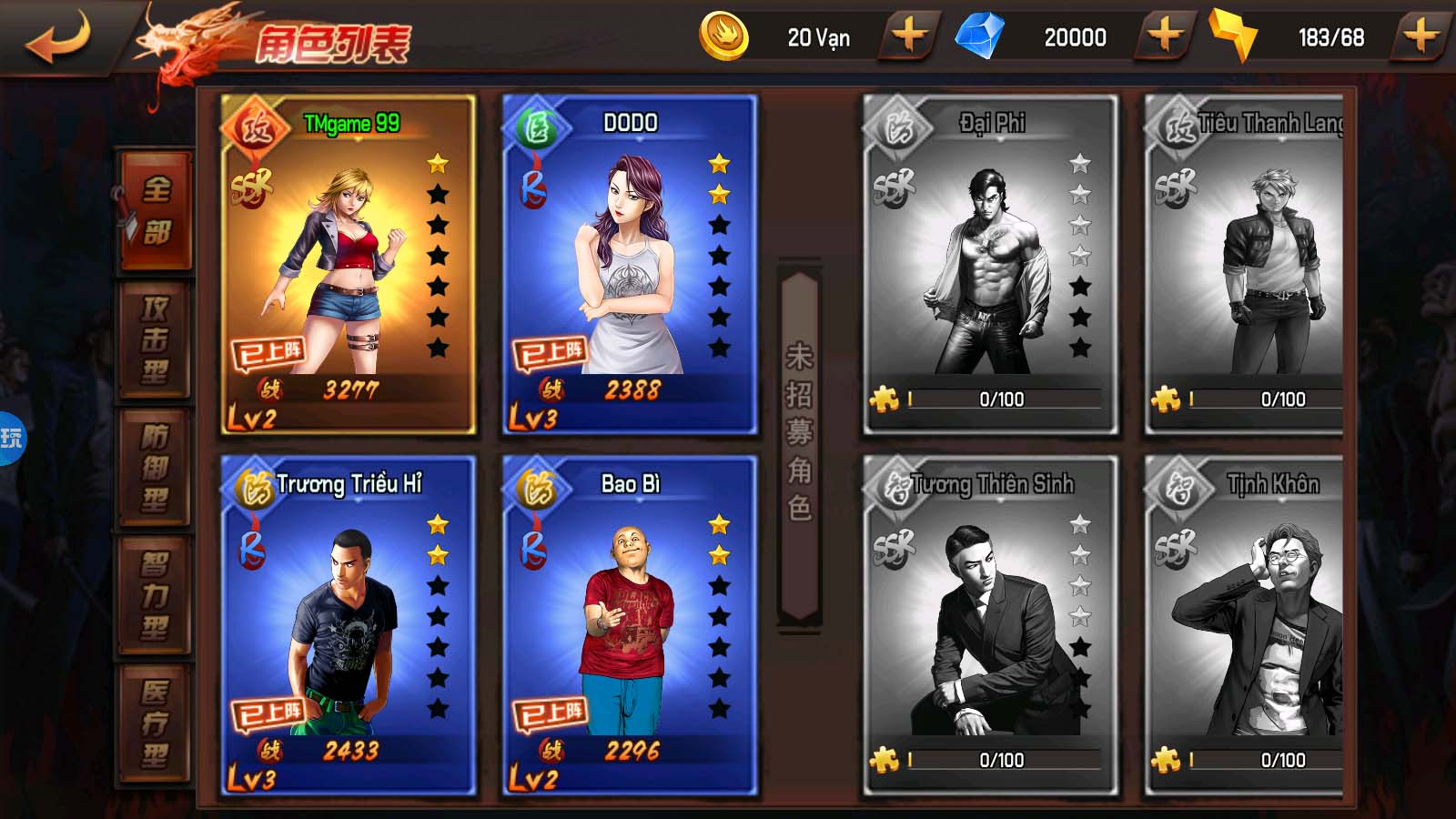The image size is (1456, 819).
Task: Choose the Trương Triều Hỉ card
Action: pos(348,625)
